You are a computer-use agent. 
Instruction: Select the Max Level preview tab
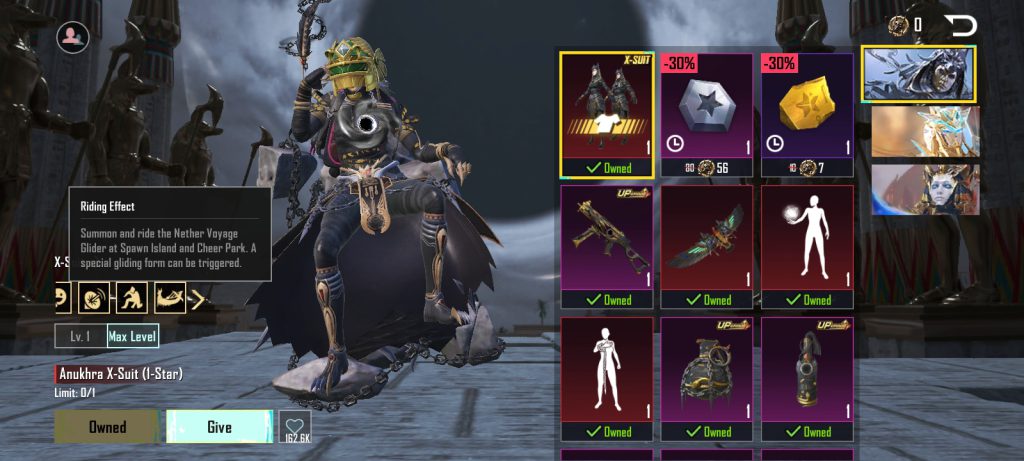click(133, 336)
